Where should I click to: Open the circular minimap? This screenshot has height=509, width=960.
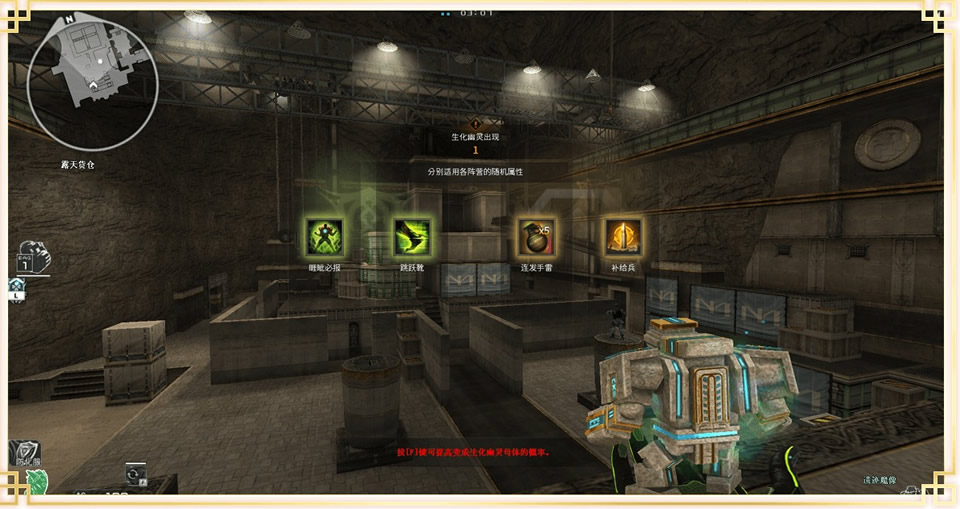point(94,80)
